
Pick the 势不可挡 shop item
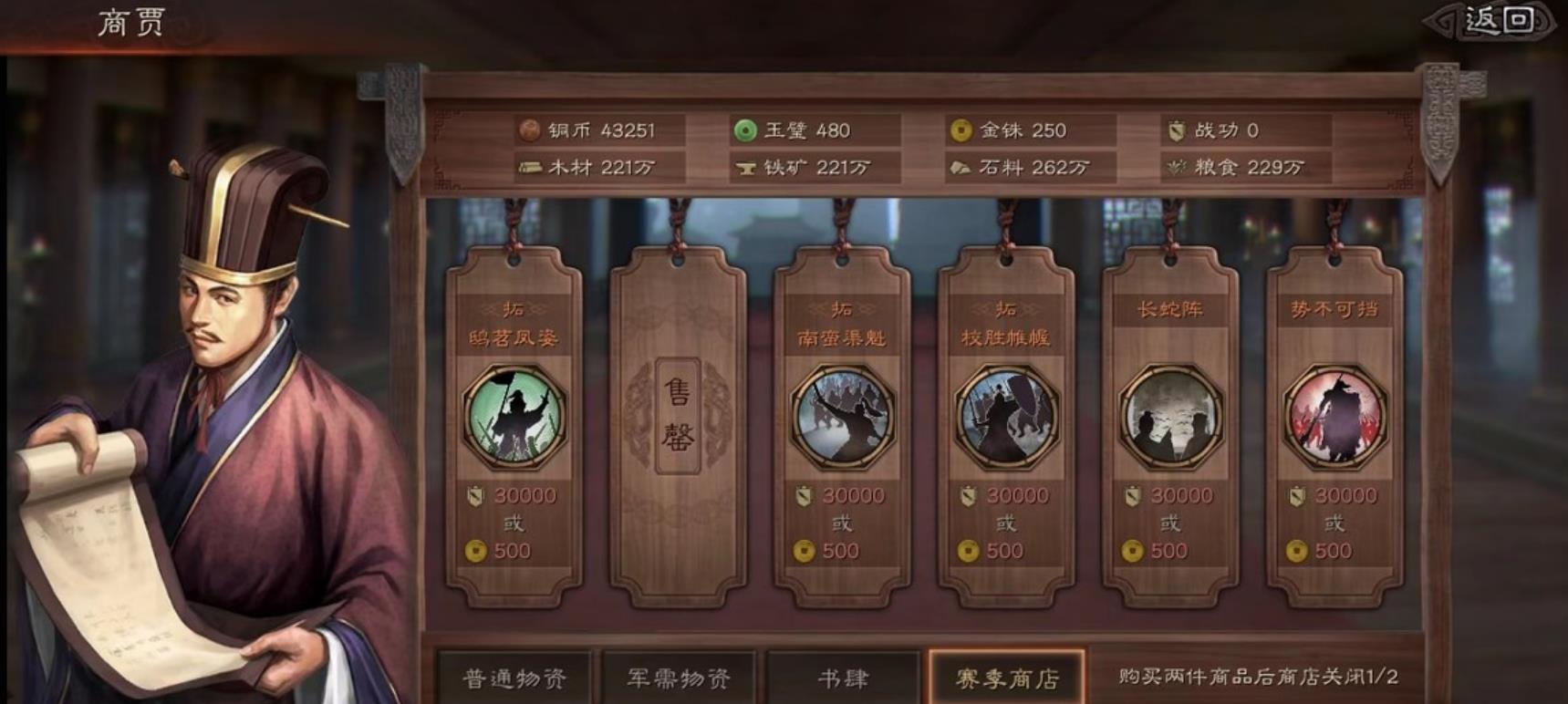click(x=1334, y=419)
